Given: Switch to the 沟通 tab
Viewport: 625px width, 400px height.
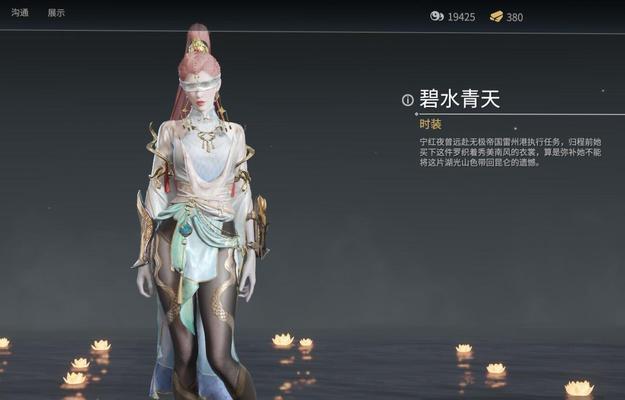Looking at the screenshot, I should click(20, 13).
